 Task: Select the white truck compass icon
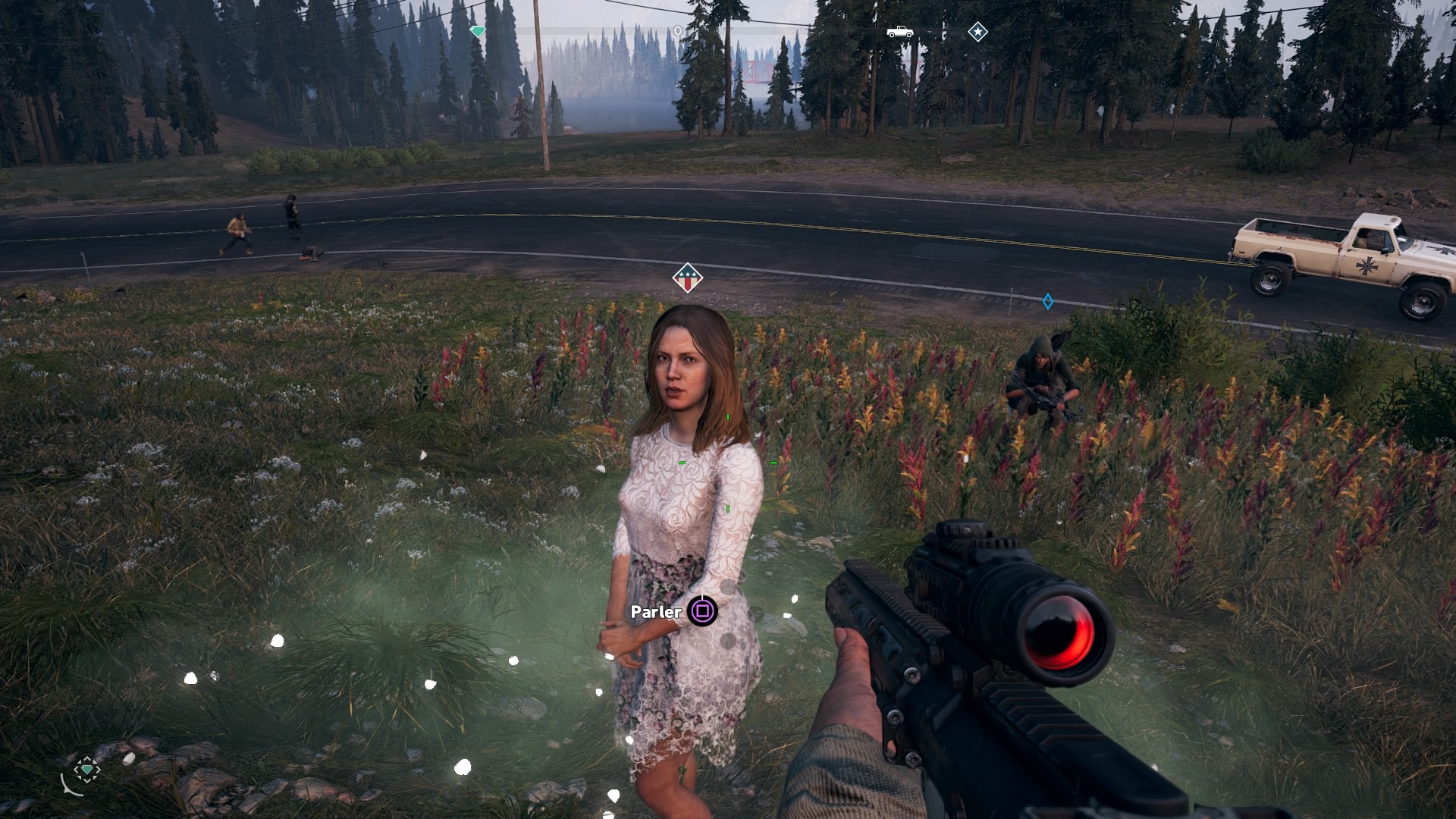click(900, 32)
